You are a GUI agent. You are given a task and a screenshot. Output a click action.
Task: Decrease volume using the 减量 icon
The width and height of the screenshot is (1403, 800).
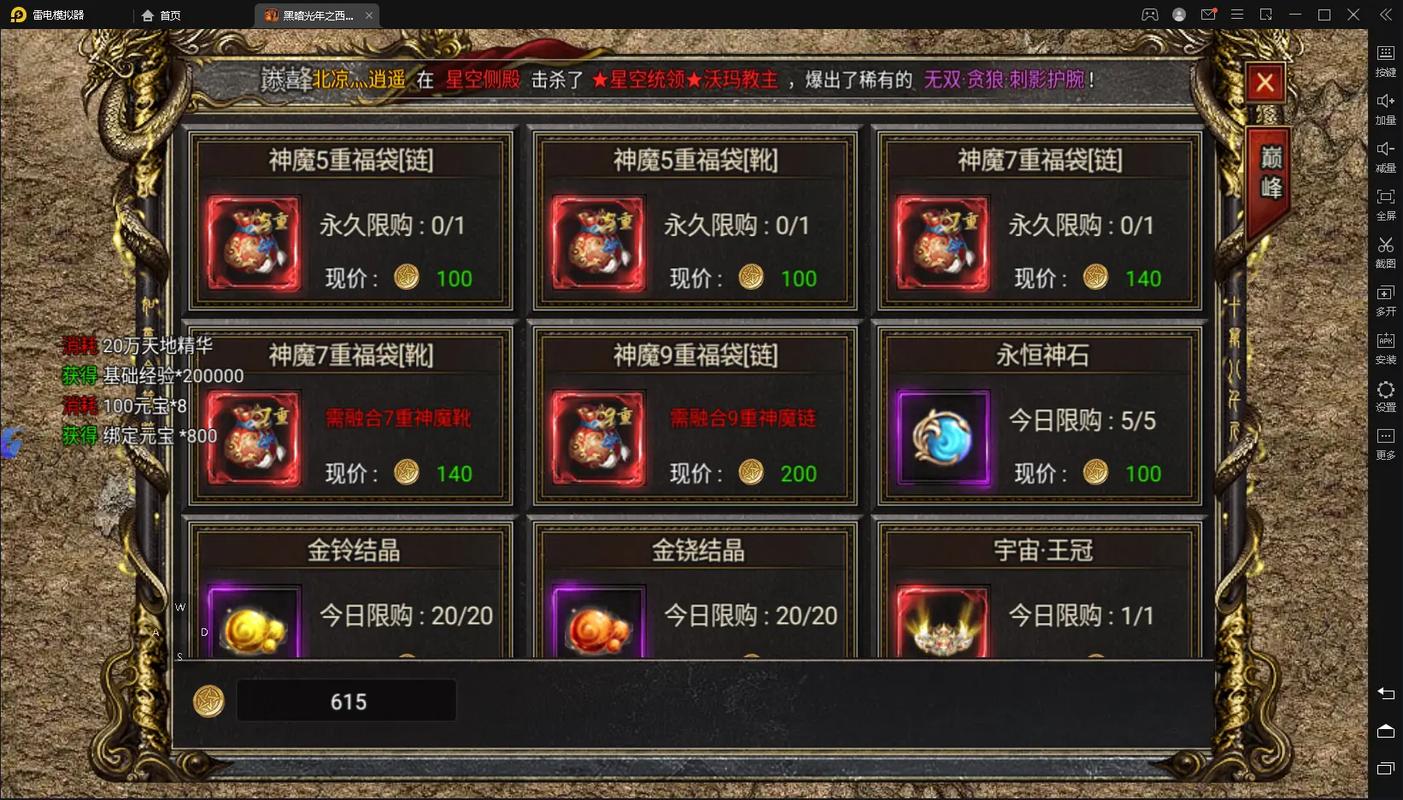point(1386,154)
